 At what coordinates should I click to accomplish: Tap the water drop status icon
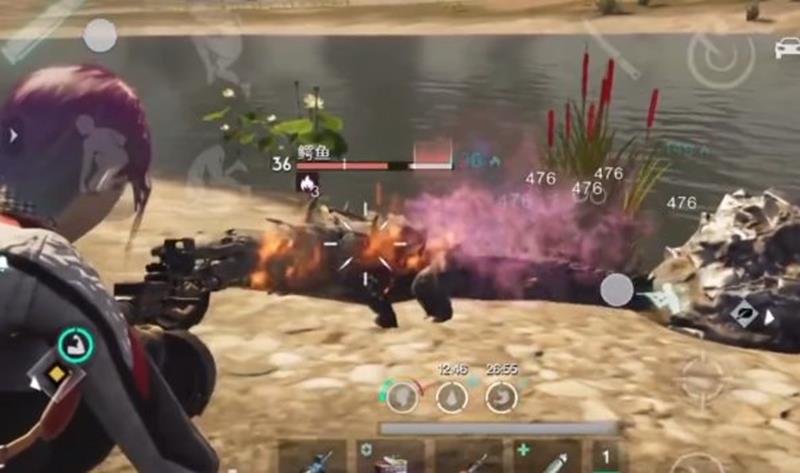click(452, 397)
